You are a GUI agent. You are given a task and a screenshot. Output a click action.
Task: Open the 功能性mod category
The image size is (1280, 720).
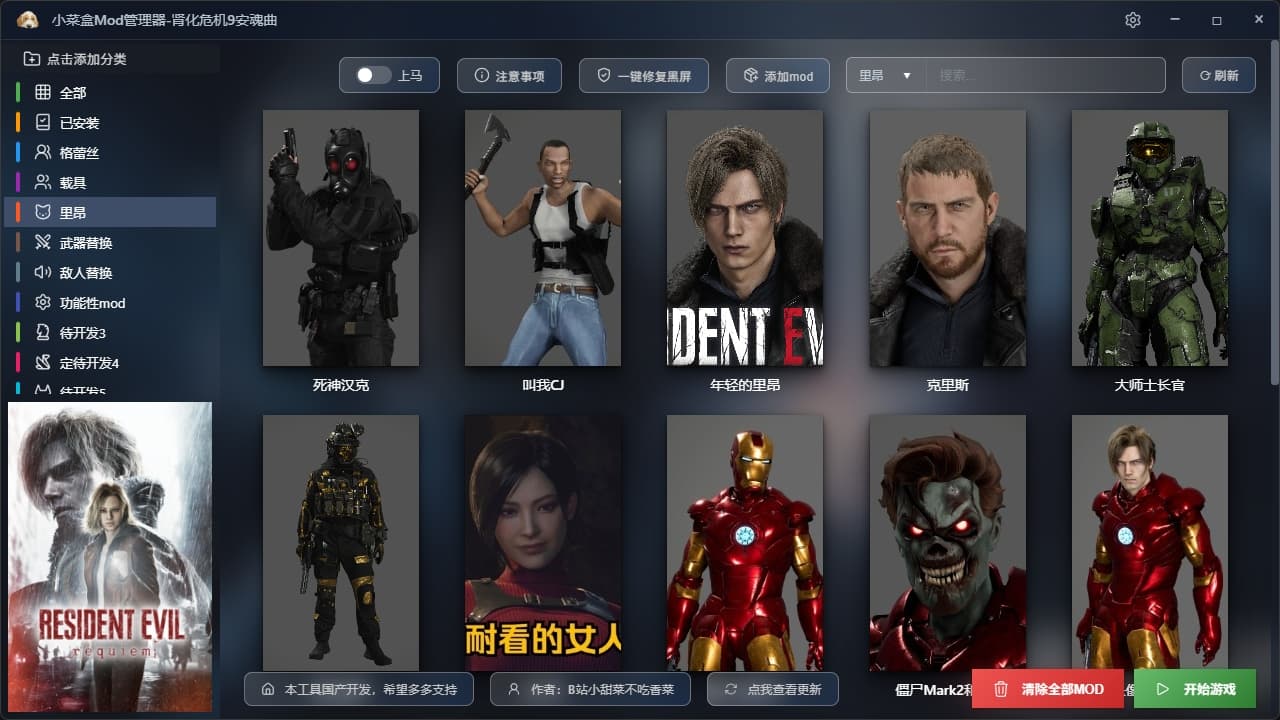tap(92, 303)
